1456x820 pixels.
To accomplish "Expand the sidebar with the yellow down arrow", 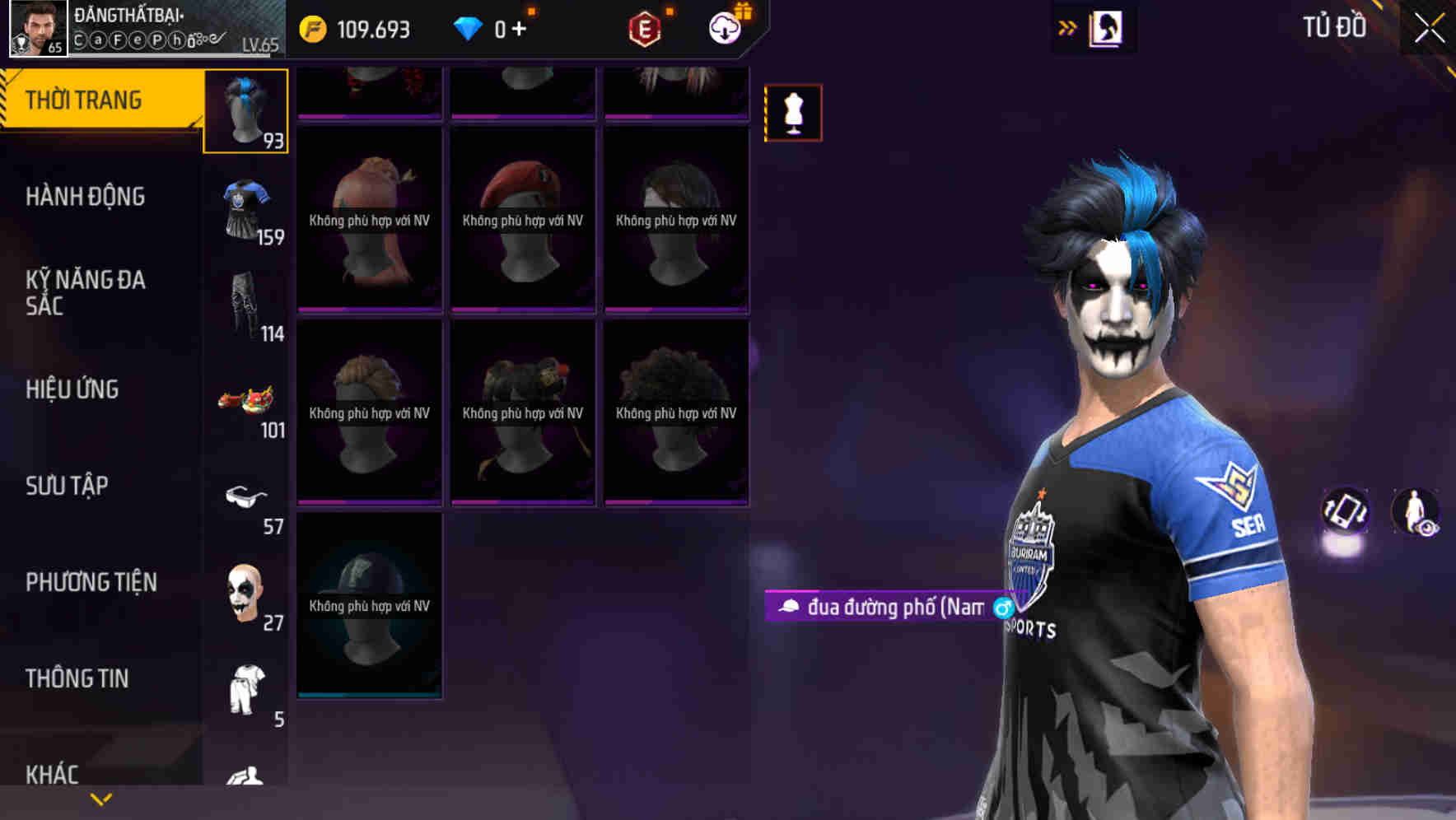I will 99,800.
